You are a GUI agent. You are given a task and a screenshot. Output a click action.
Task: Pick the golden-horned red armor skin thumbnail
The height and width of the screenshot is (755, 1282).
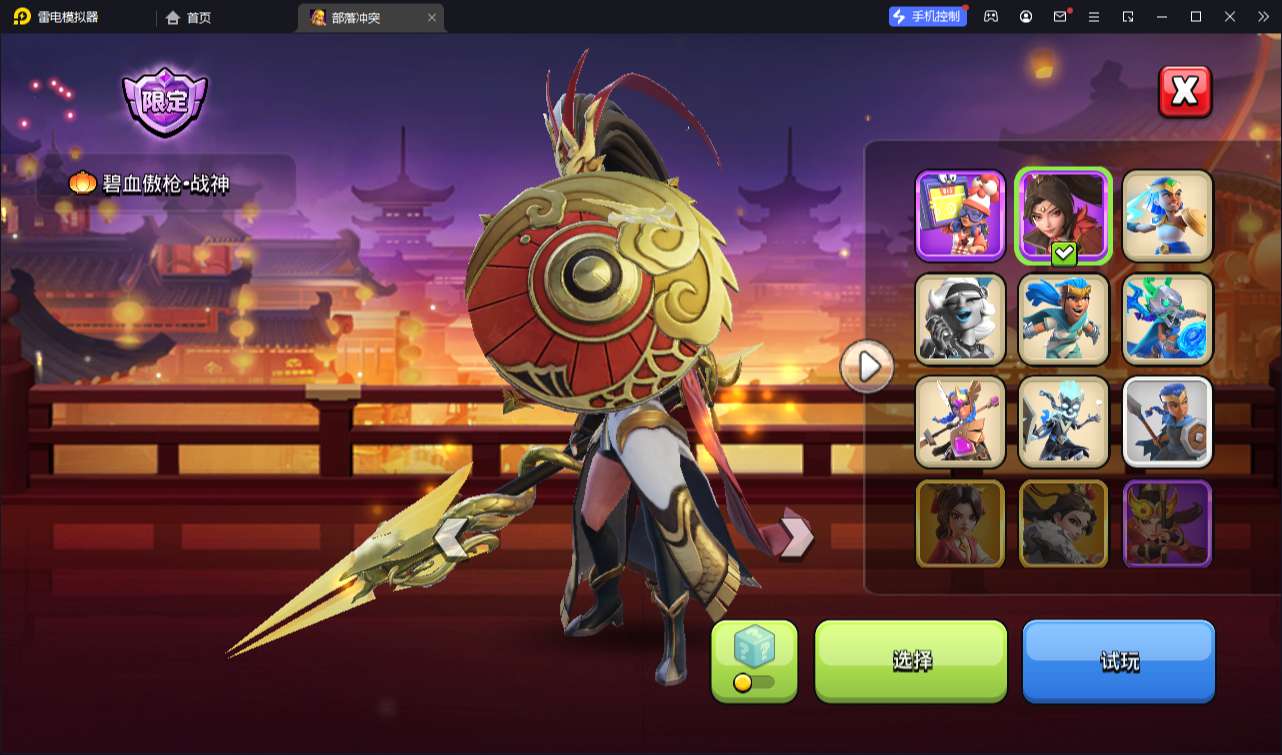pos(1167,524)
